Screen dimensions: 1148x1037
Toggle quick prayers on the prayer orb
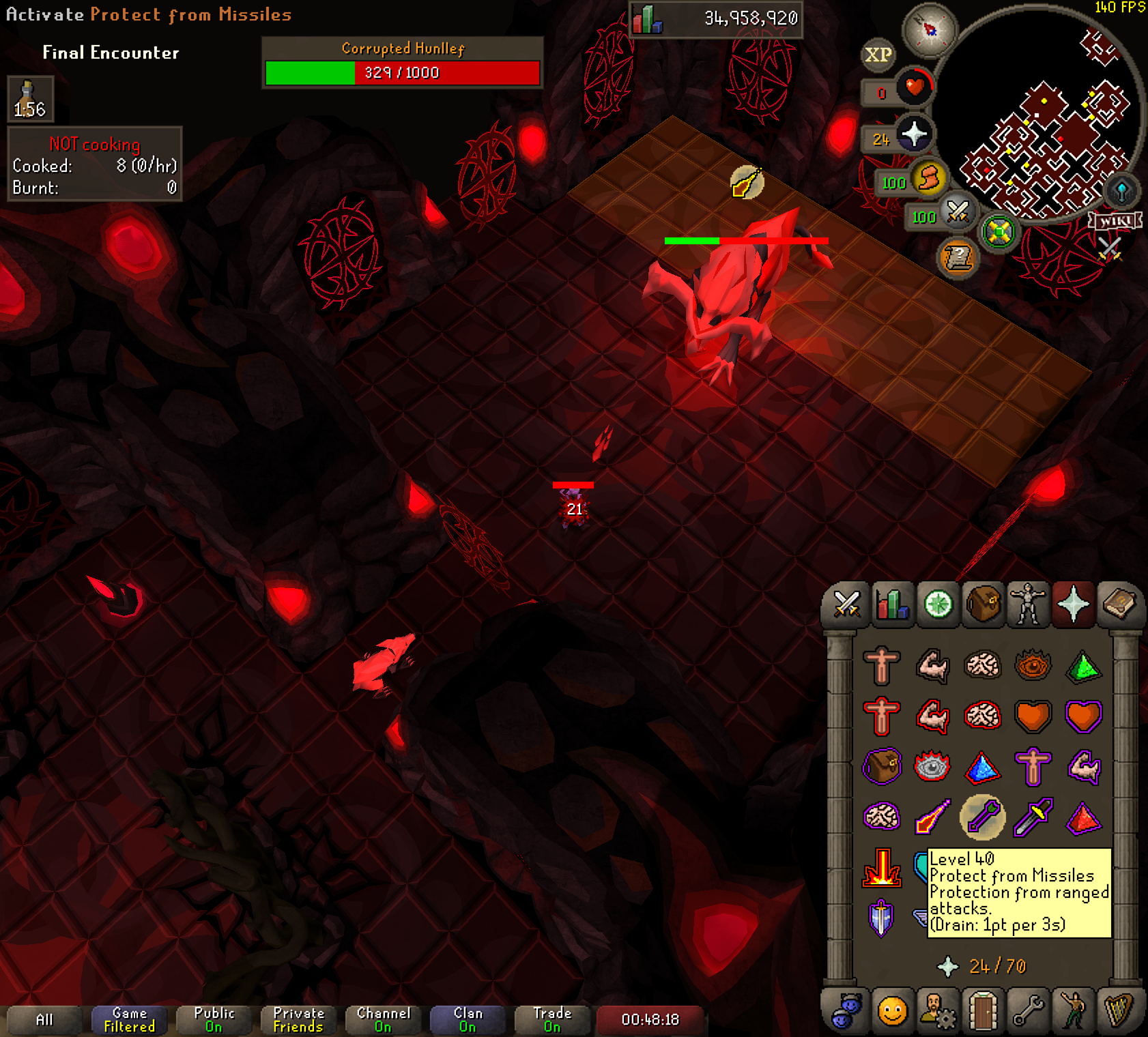(913, 134)
